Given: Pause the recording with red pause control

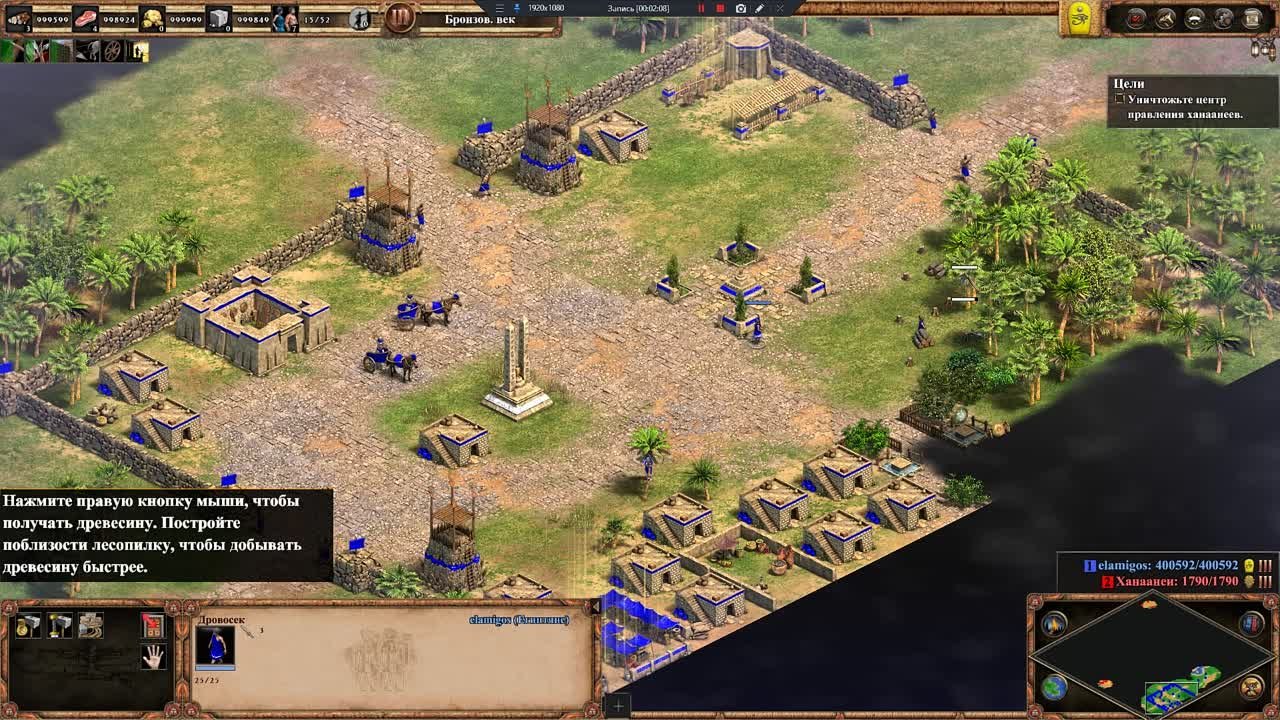Looking at the screenshot, I should tap(701, 8).
